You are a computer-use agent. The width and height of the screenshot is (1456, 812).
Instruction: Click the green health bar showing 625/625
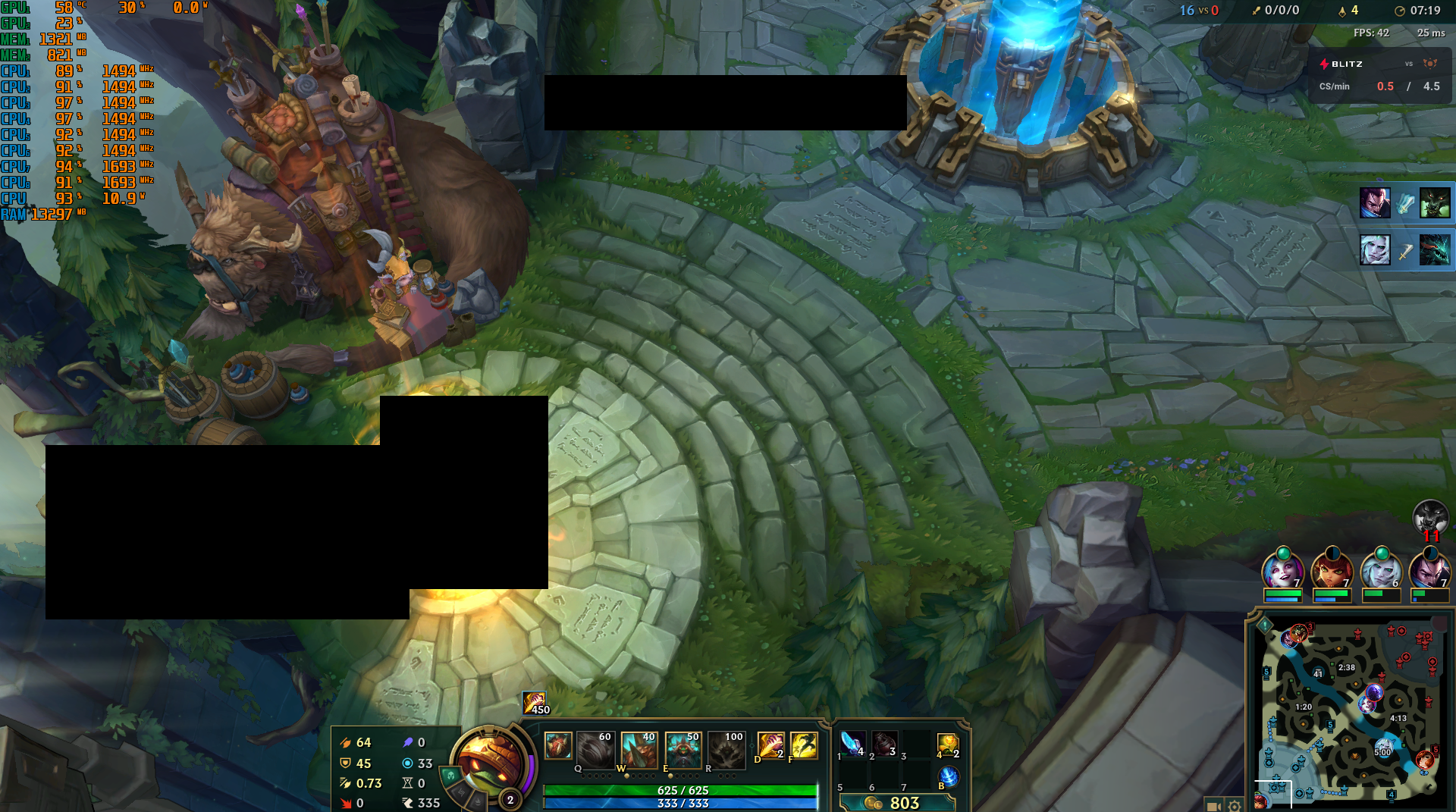pos(681,788)
